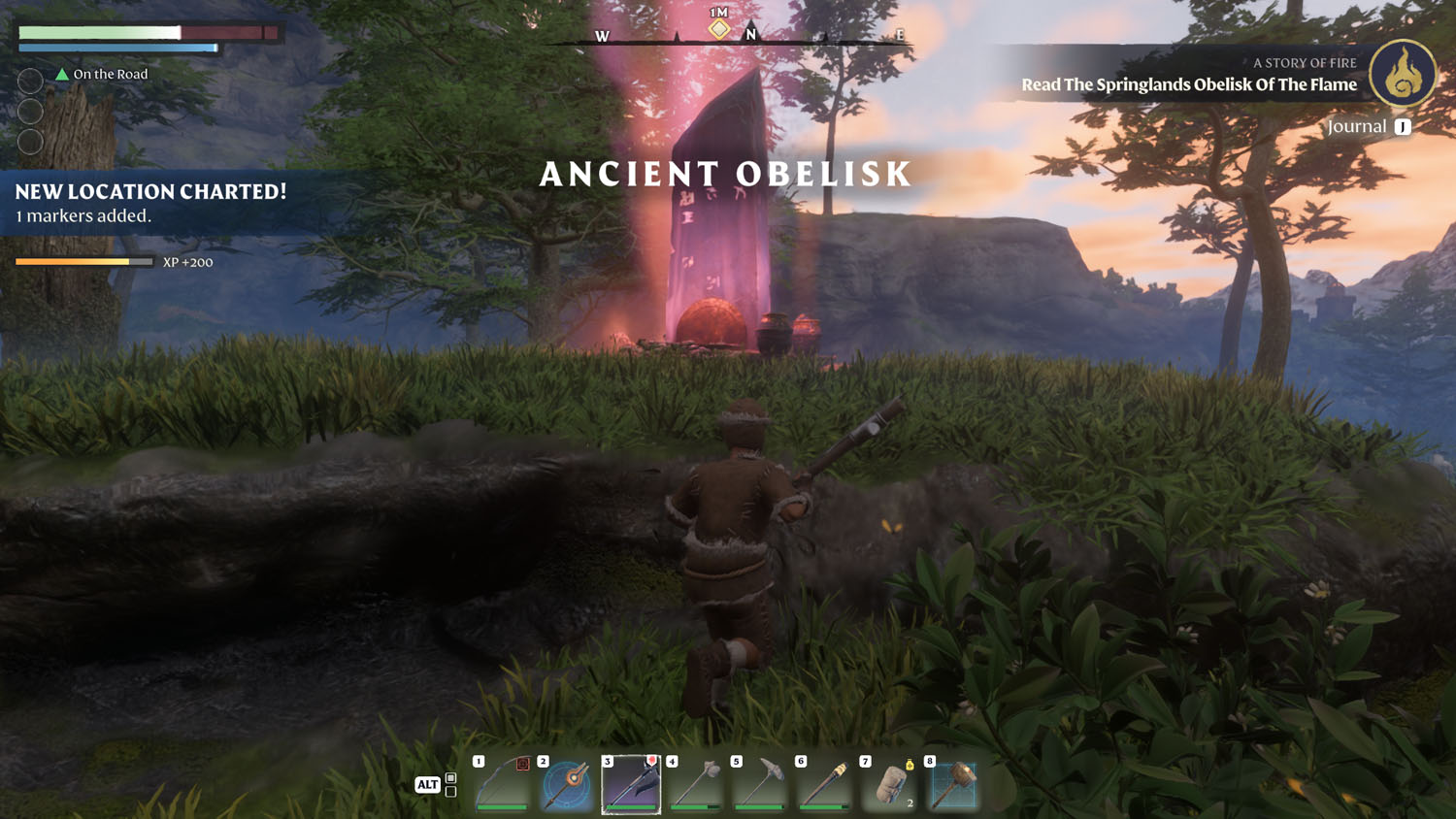Equip the staff in slot 2

pyautogui.click(x=567, y=784)
